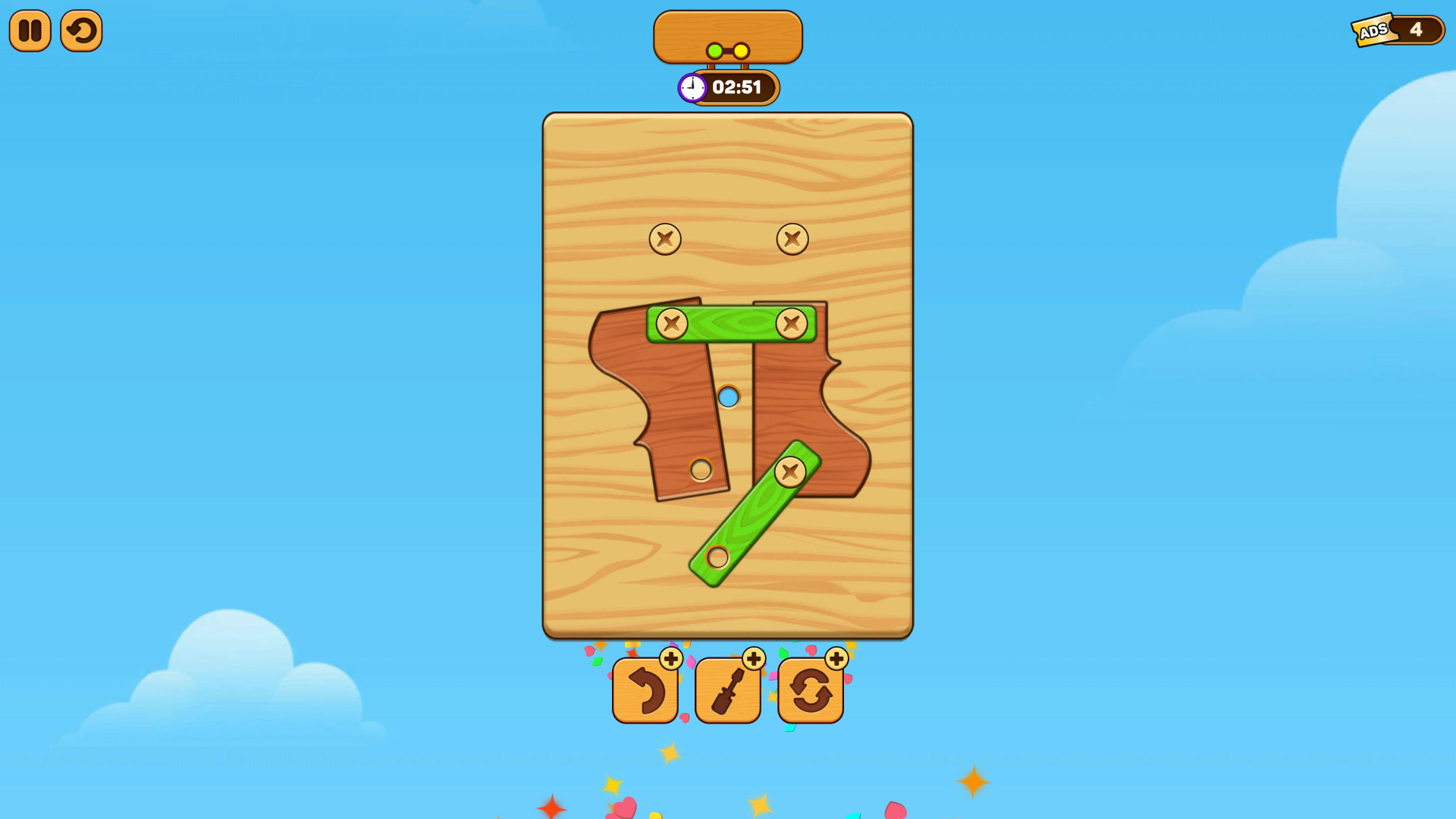This screenshot has height=819, width=1456.
Task: Tap the empty hole at the diagonal plank's end
Action: (x=717, y=557)
